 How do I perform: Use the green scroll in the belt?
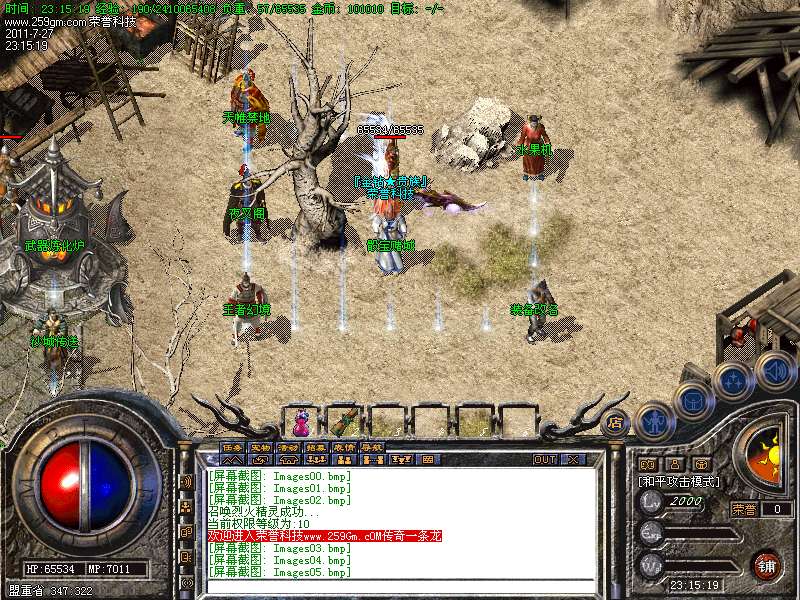click(343, 418)
